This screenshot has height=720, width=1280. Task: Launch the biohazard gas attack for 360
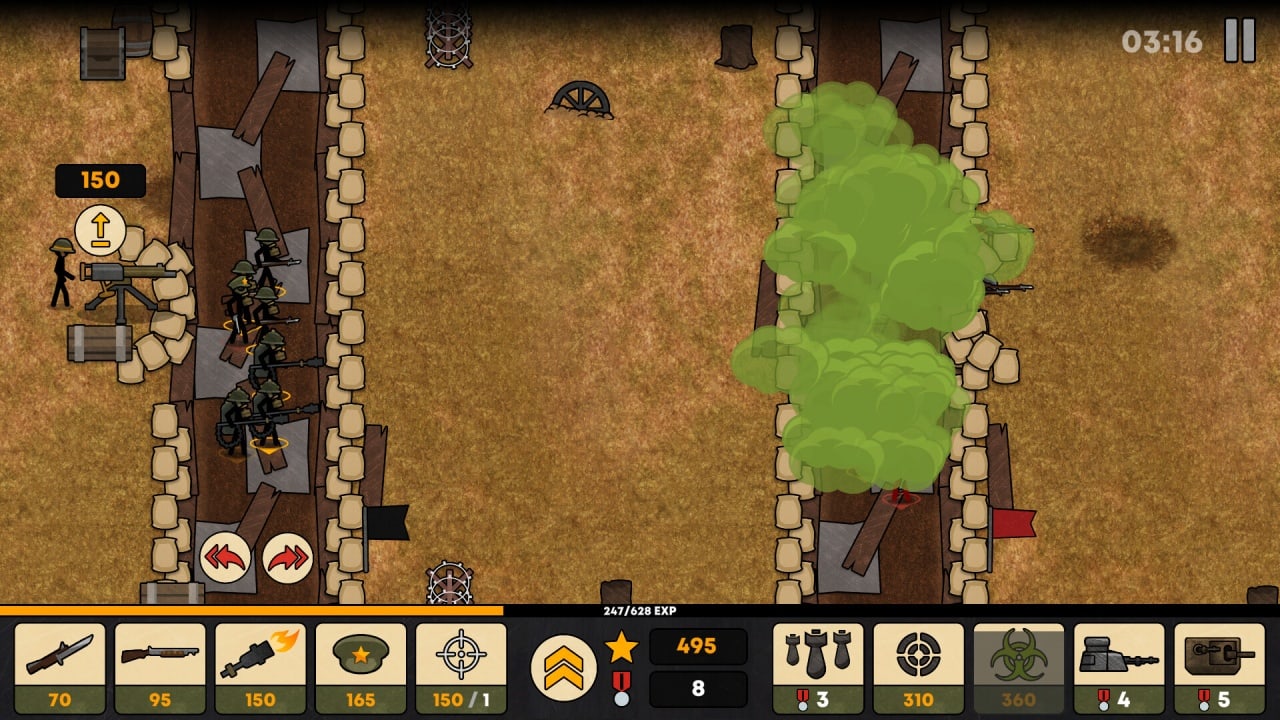(x=1018, y=668)
